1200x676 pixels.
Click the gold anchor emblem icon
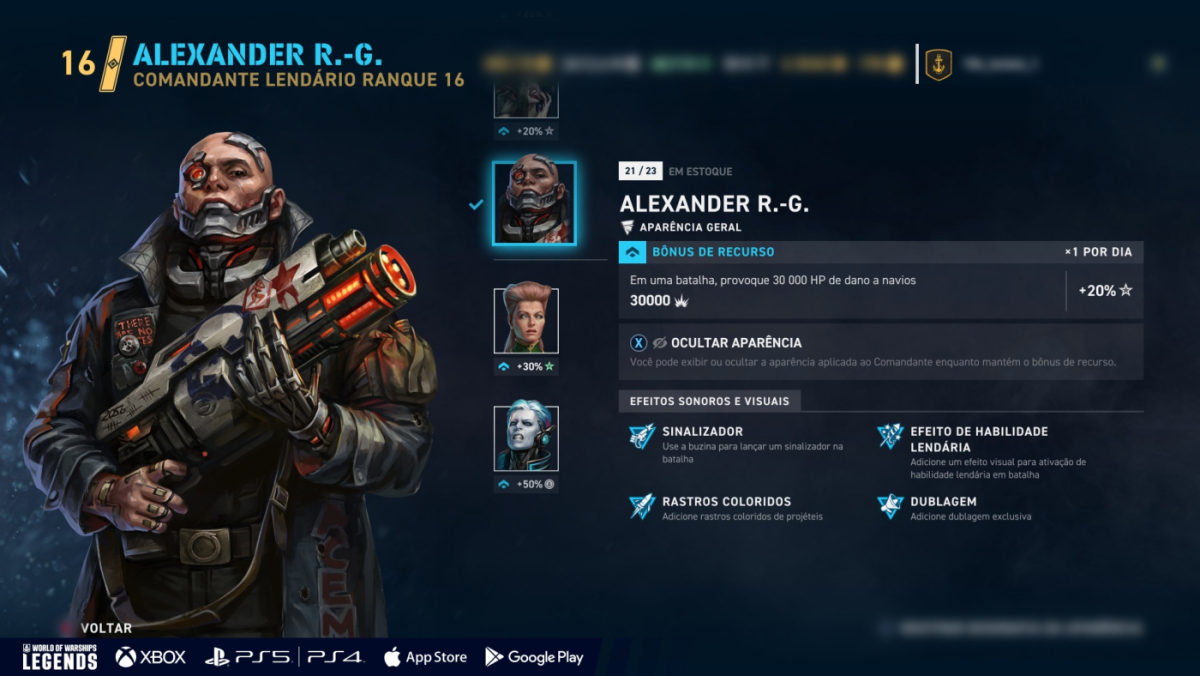[x=938, y=65]
